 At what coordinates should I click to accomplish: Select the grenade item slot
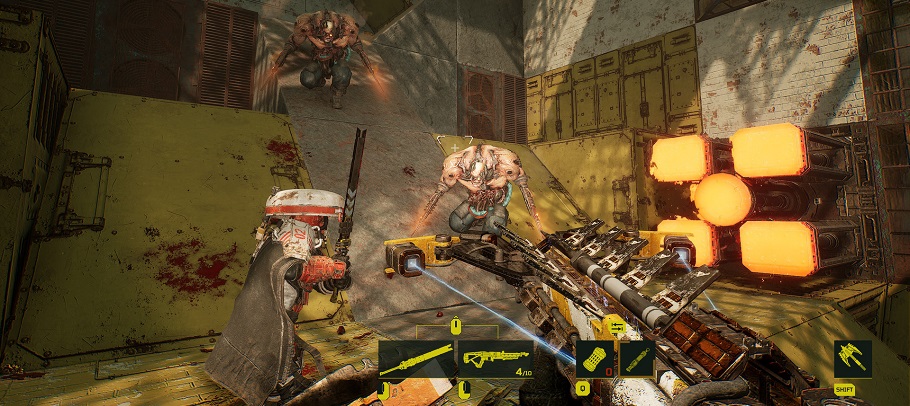pos(594,358)
